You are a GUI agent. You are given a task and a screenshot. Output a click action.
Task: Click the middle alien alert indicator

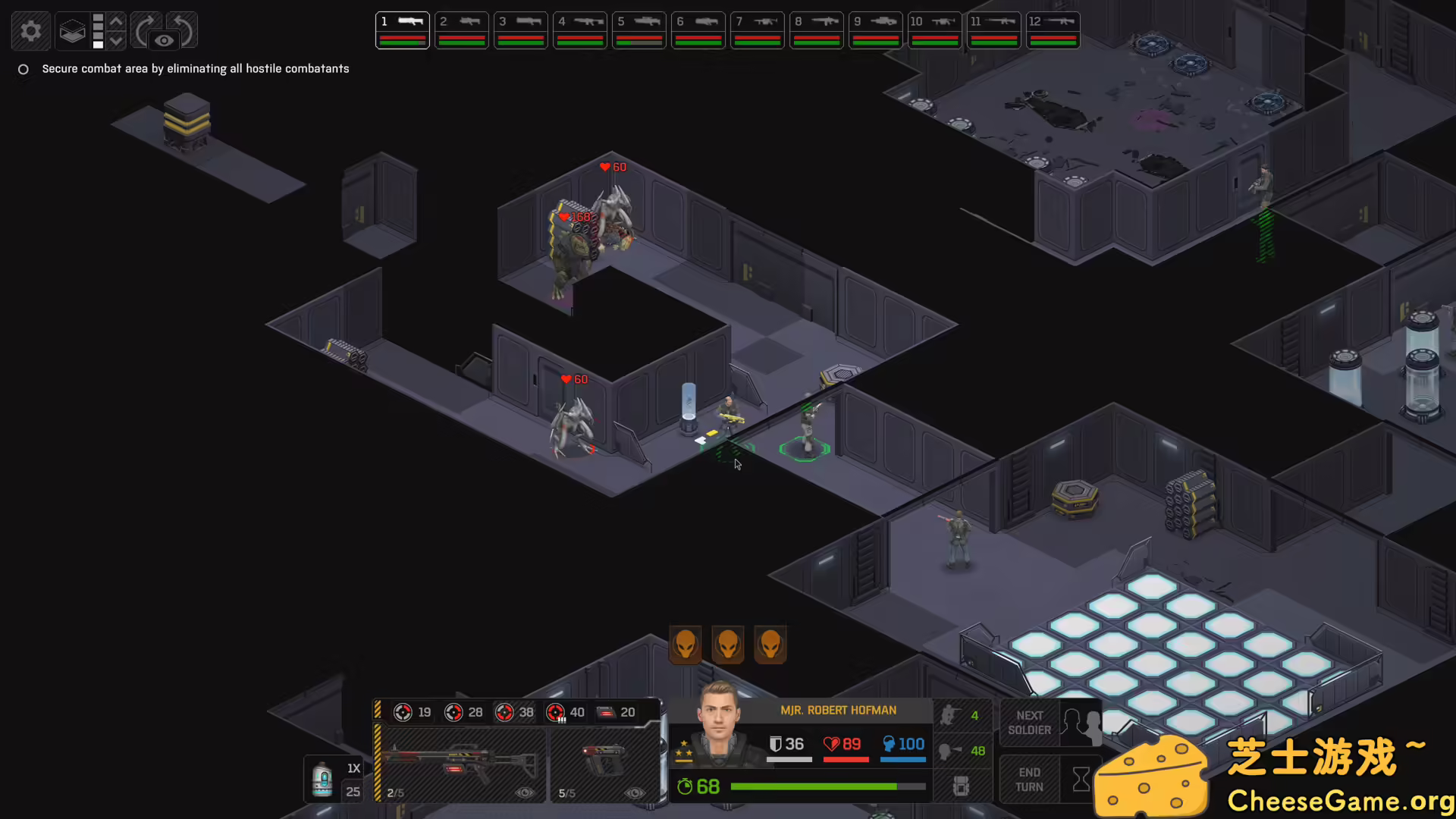727,645
